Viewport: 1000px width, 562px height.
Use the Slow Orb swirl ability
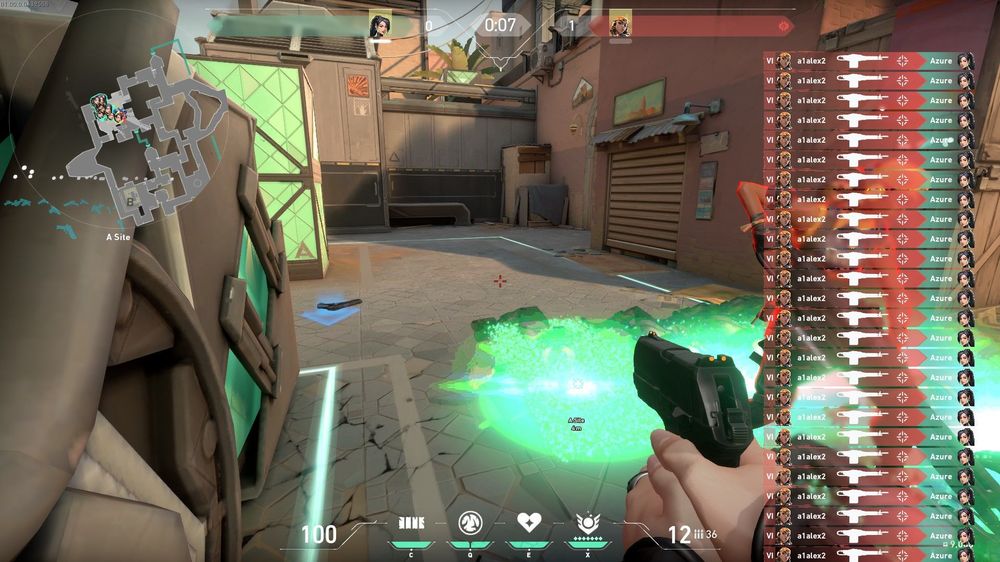tap(470, 522)
